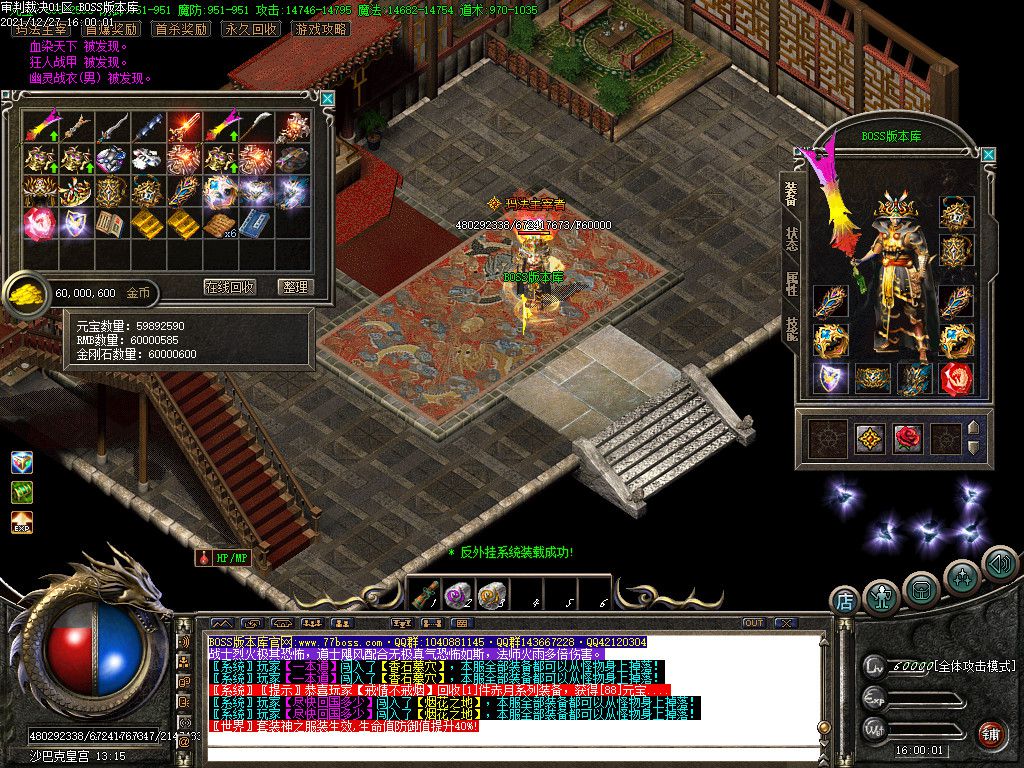
Task: Open the 游戏攻略 game guide
Action: [x=321, y=29]
